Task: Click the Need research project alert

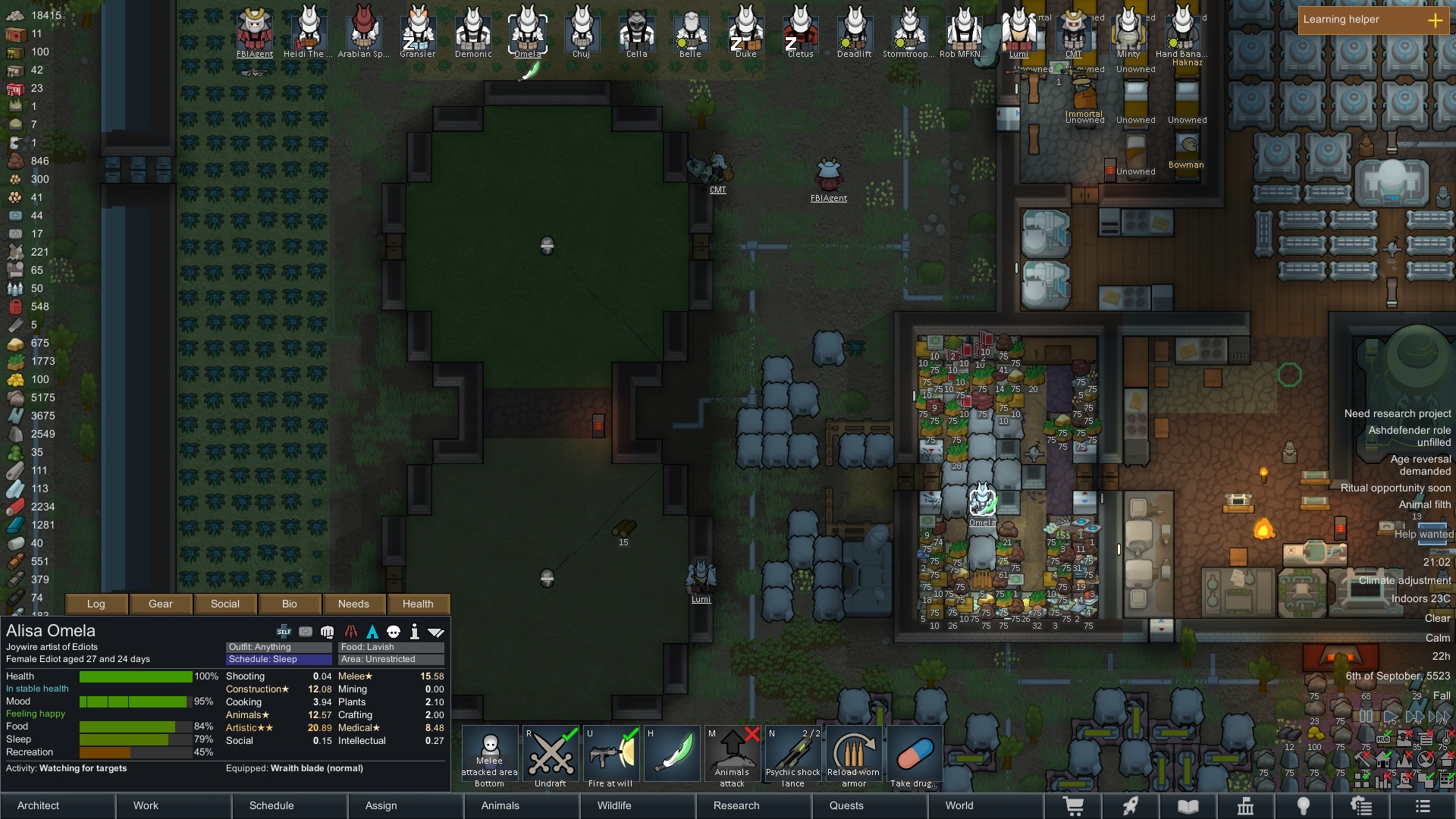Action: pyautogui.click(x=1397, y=413)
